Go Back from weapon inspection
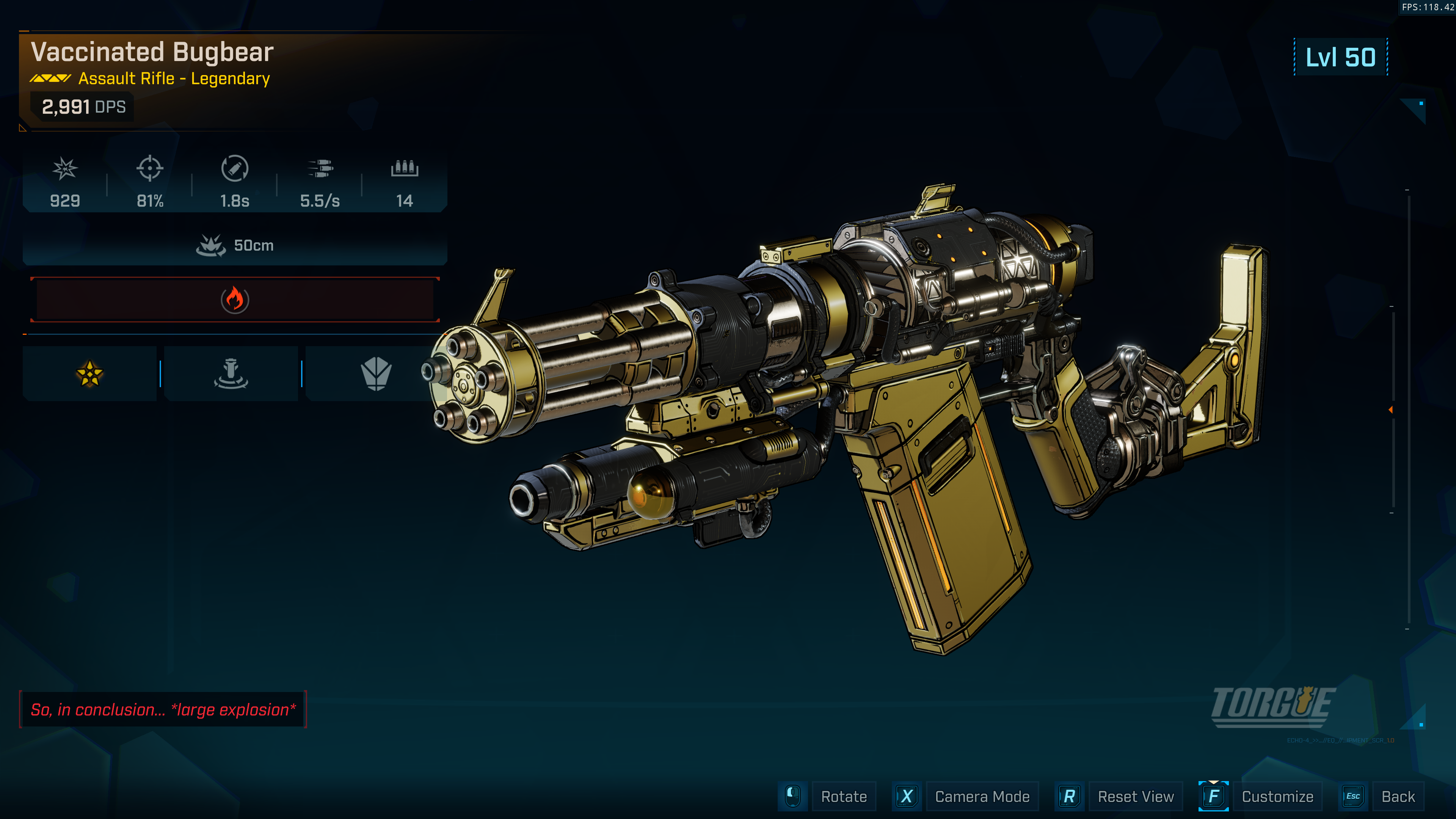 point(1397,796)
